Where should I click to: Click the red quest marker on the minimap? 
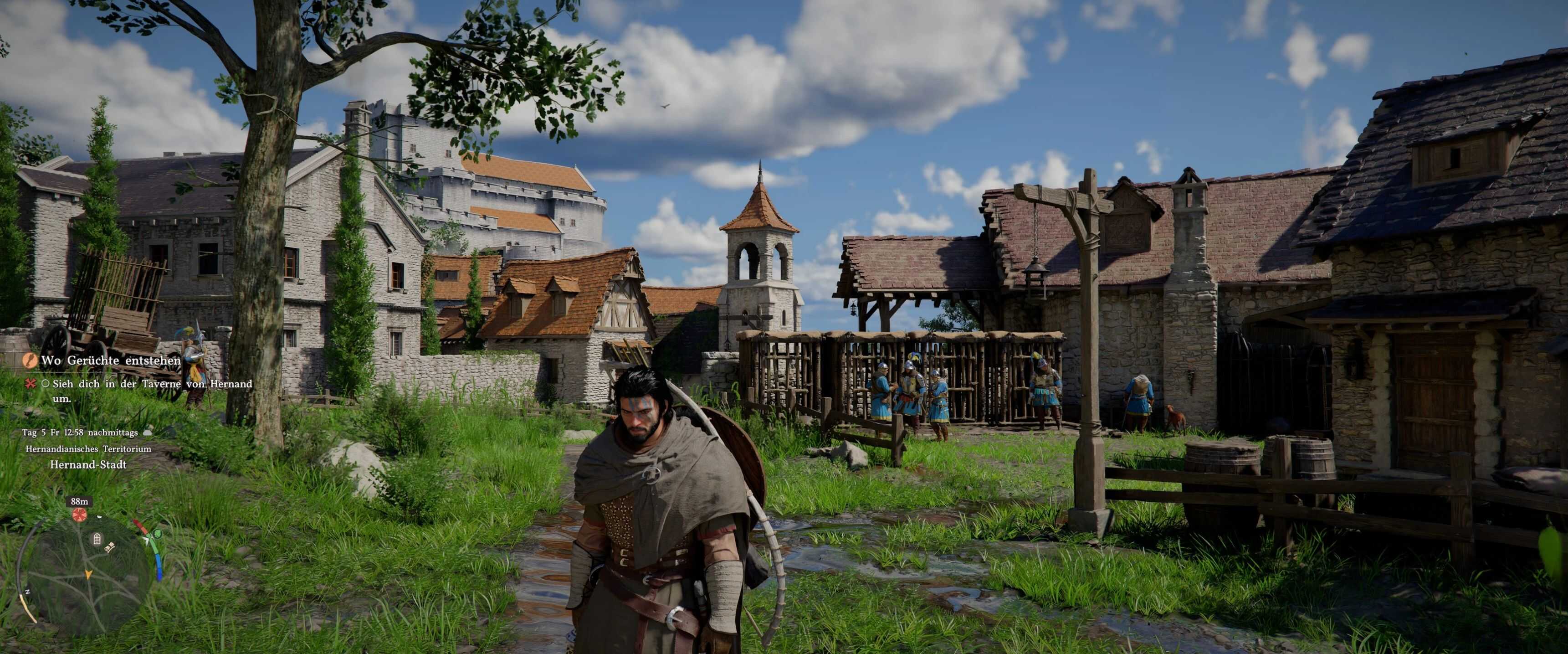point(79,515)
